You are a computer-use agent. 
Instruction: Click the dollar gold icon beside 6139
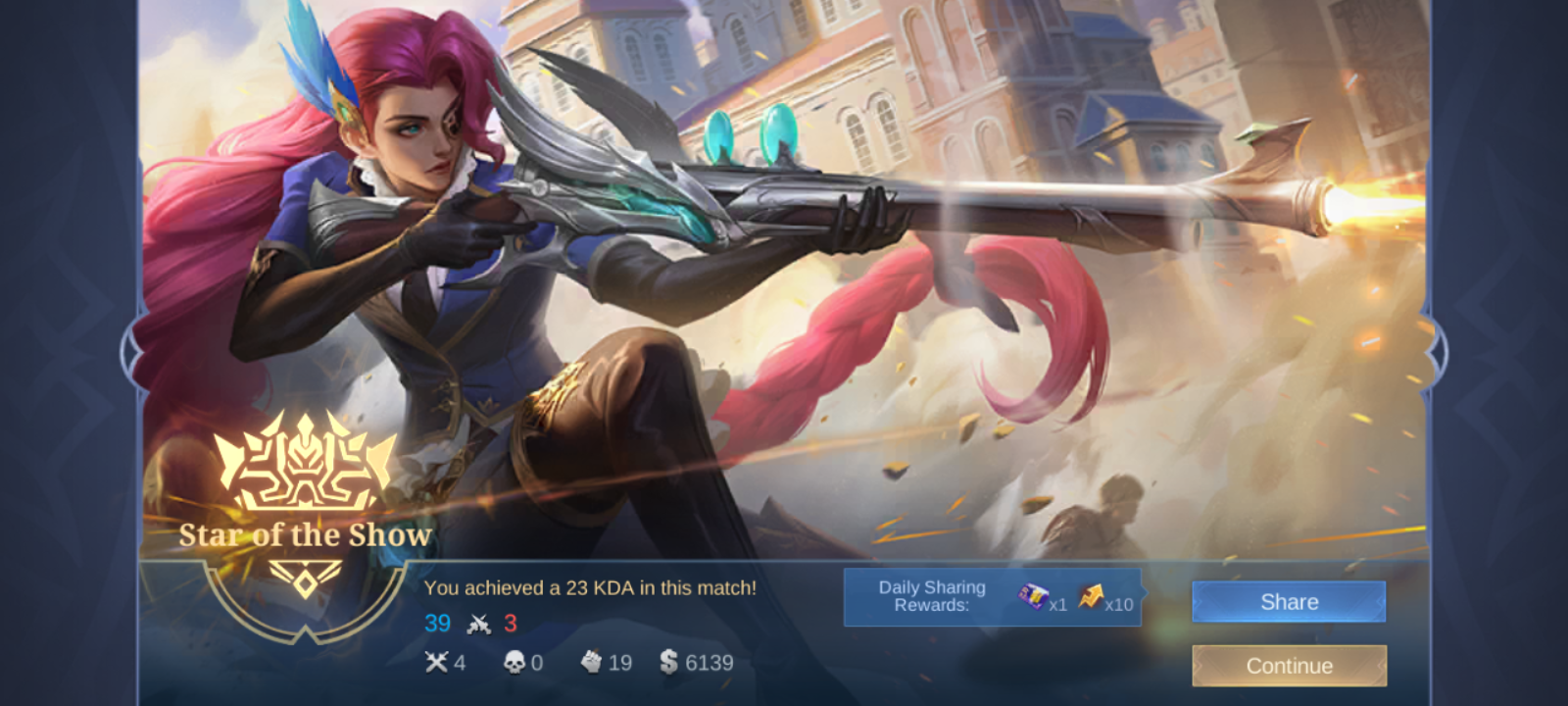[x=670, y=662]
